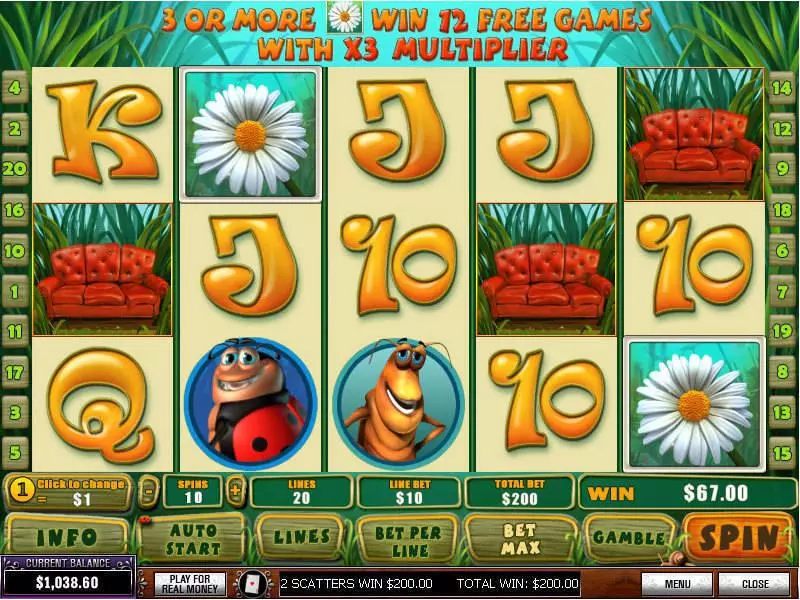Select payline marker number 15

point(783,452)
